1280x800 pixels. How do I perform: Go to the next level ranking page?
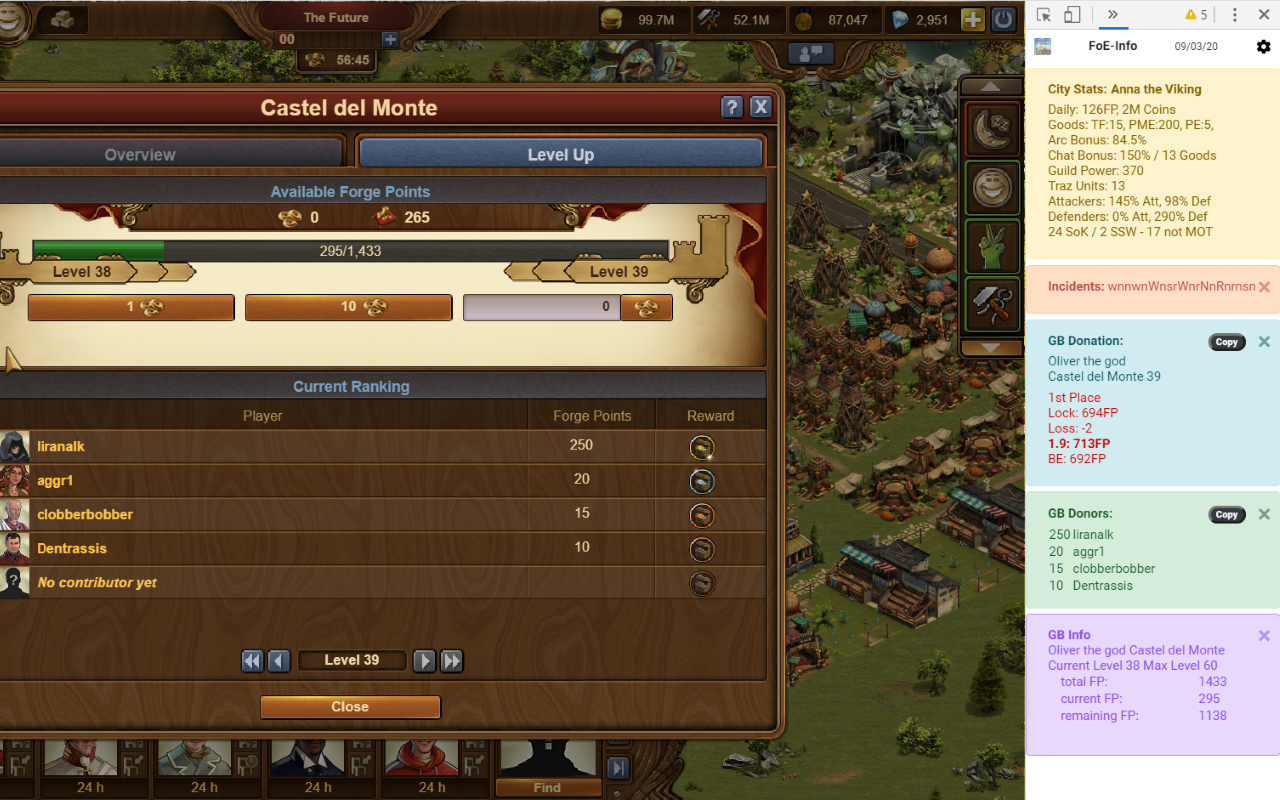coord(424,661)
